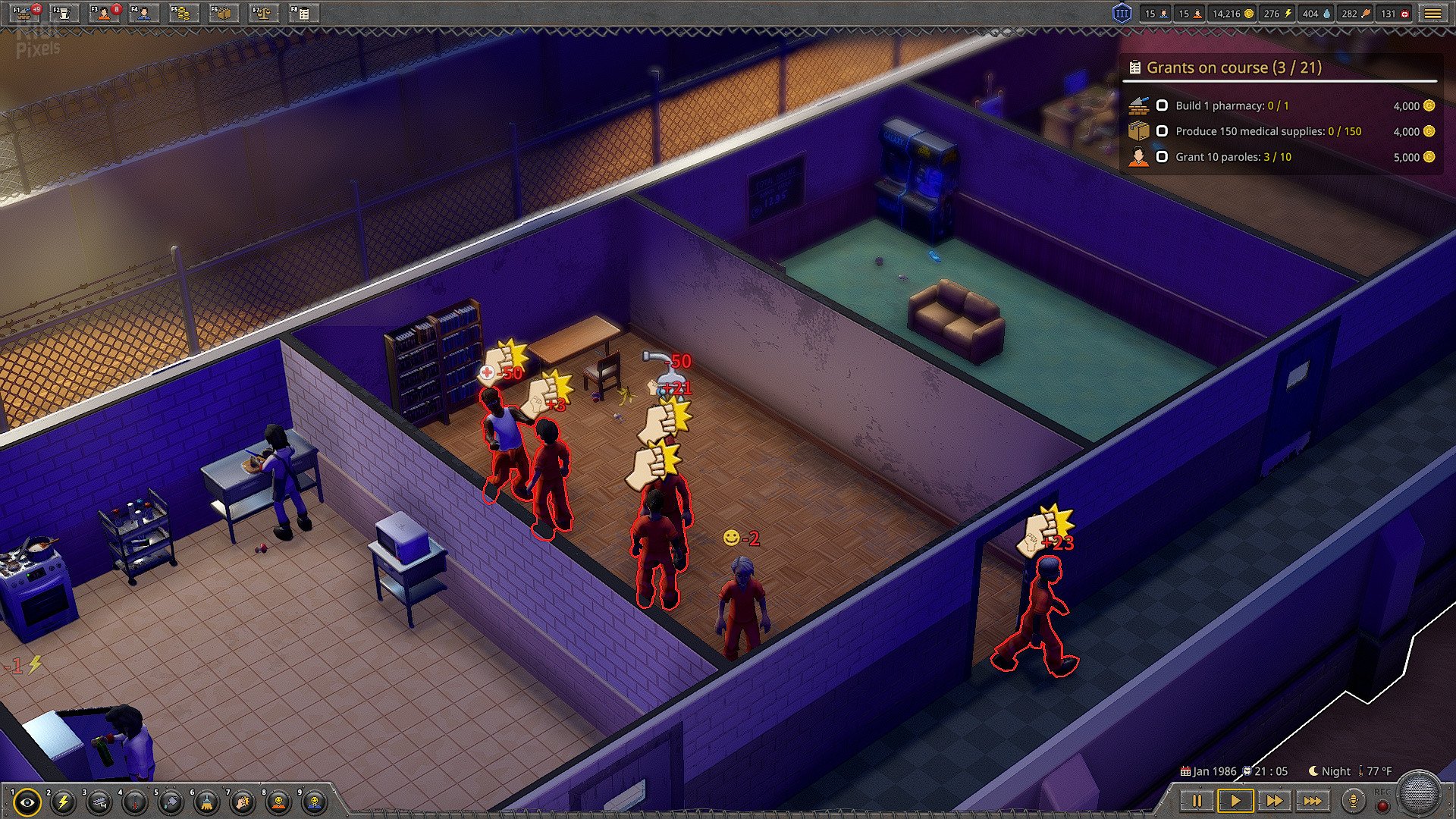1456x819 pixels.
Task: Set game to fast-forward speed
Action: (1274, 801)
